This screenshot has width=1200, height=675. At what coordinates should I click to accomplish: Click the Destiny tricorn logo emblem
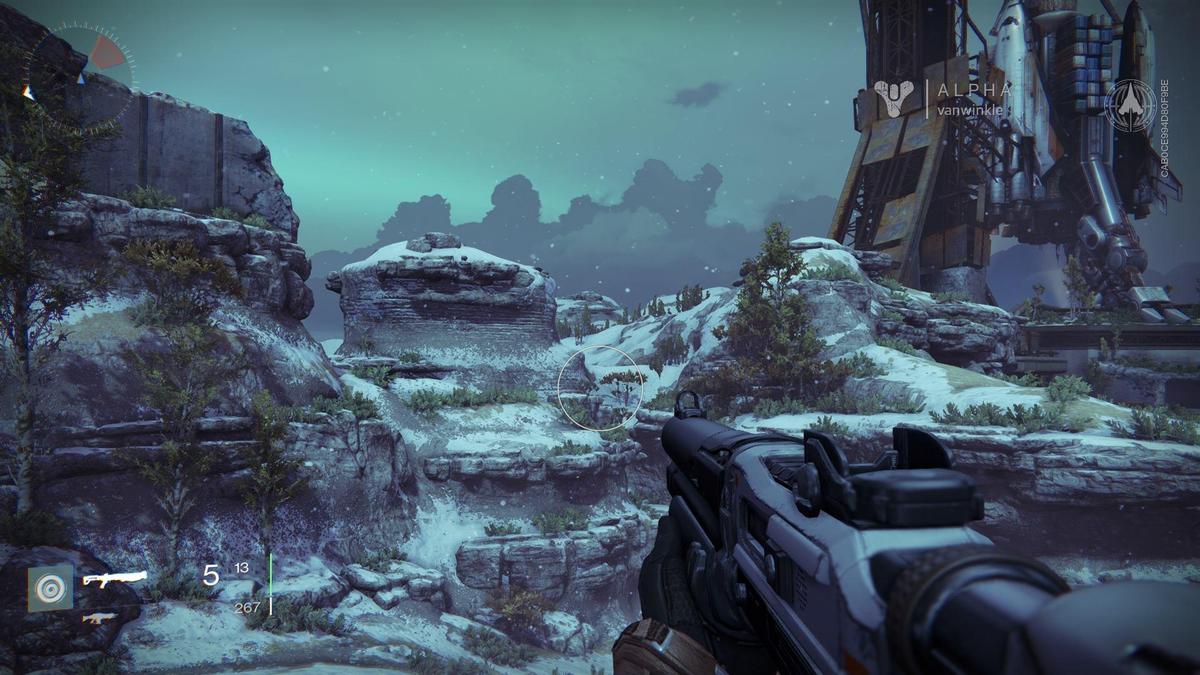[x=893, y=98]
